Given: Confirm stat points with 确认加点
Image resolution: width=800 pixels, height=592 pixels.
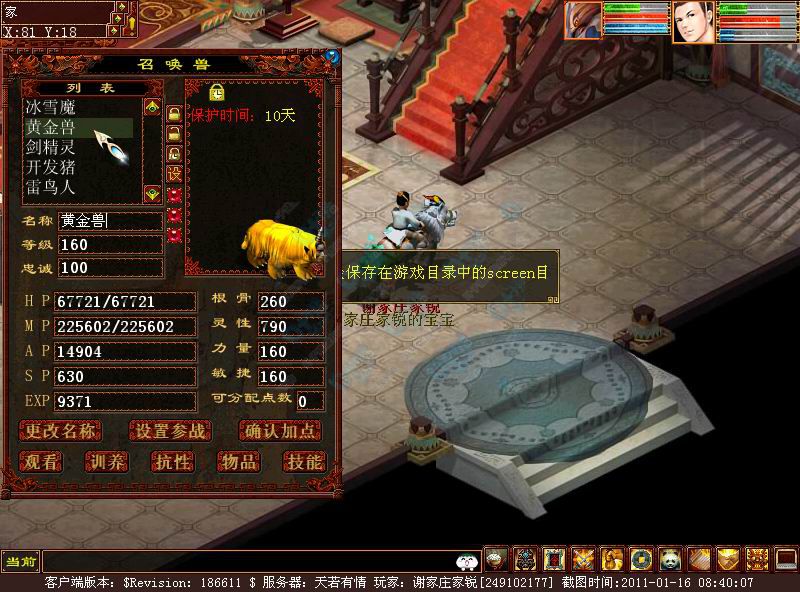Looking at the screenshot, I should click(280, 431).
